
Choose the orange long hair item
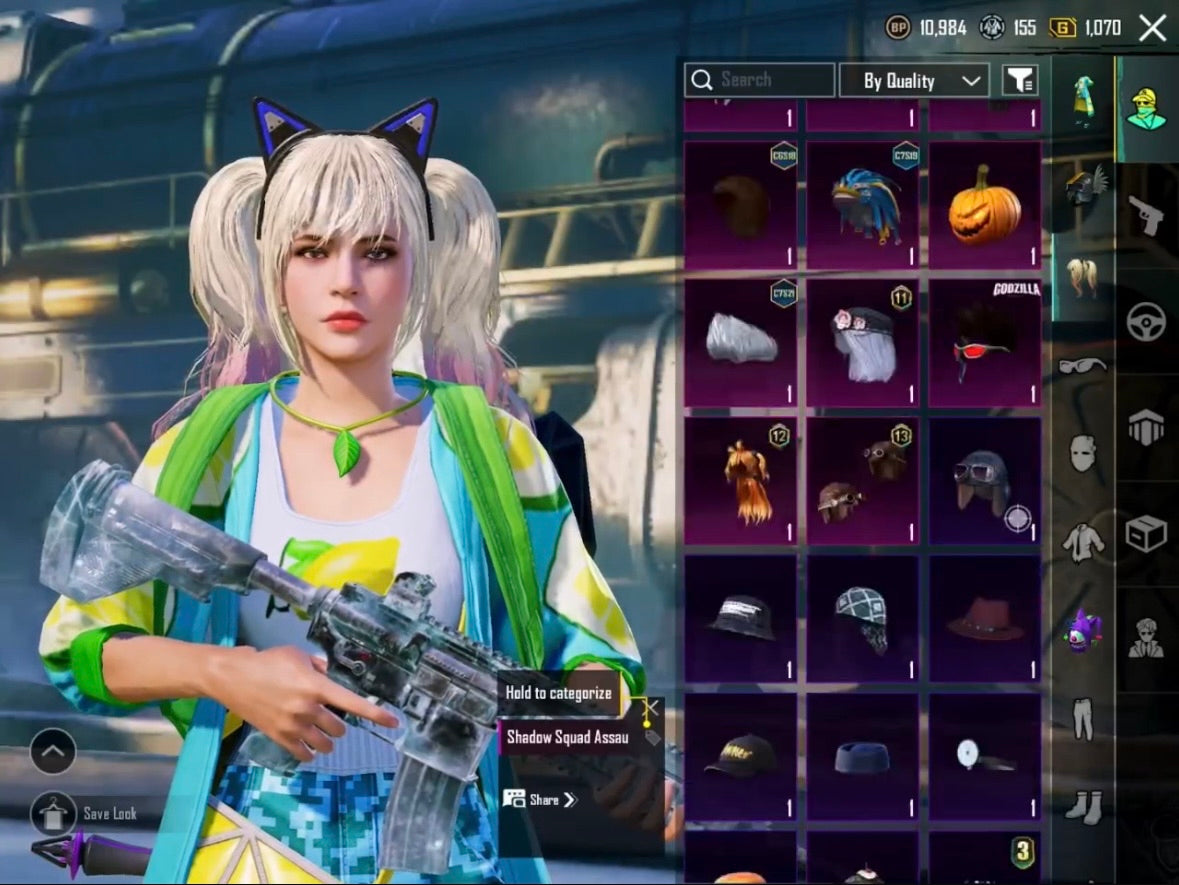coord(740,481)
